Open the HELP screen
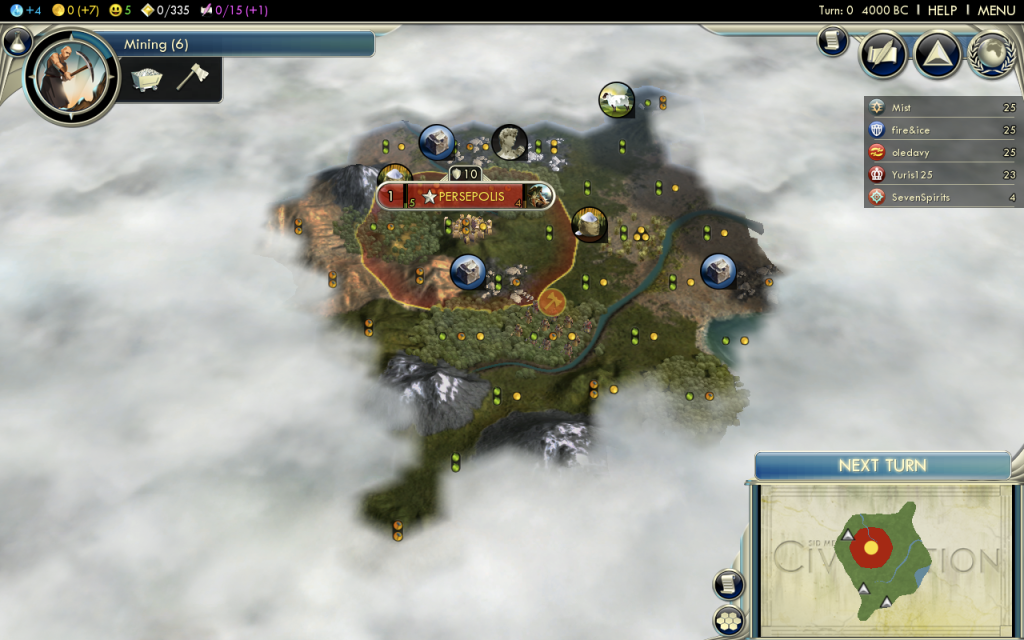1024x640 pixels. tap(942, 10)
